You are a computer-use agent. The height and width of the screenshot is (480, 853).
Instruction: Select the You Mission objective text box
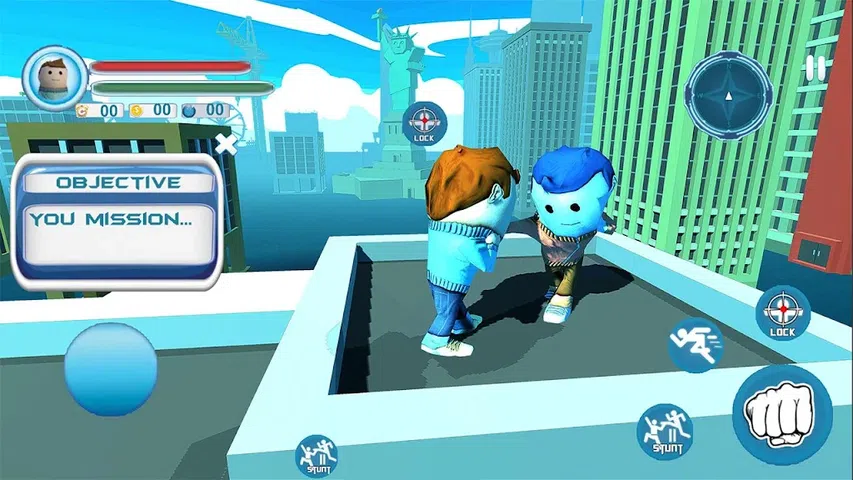click(119, 231)
